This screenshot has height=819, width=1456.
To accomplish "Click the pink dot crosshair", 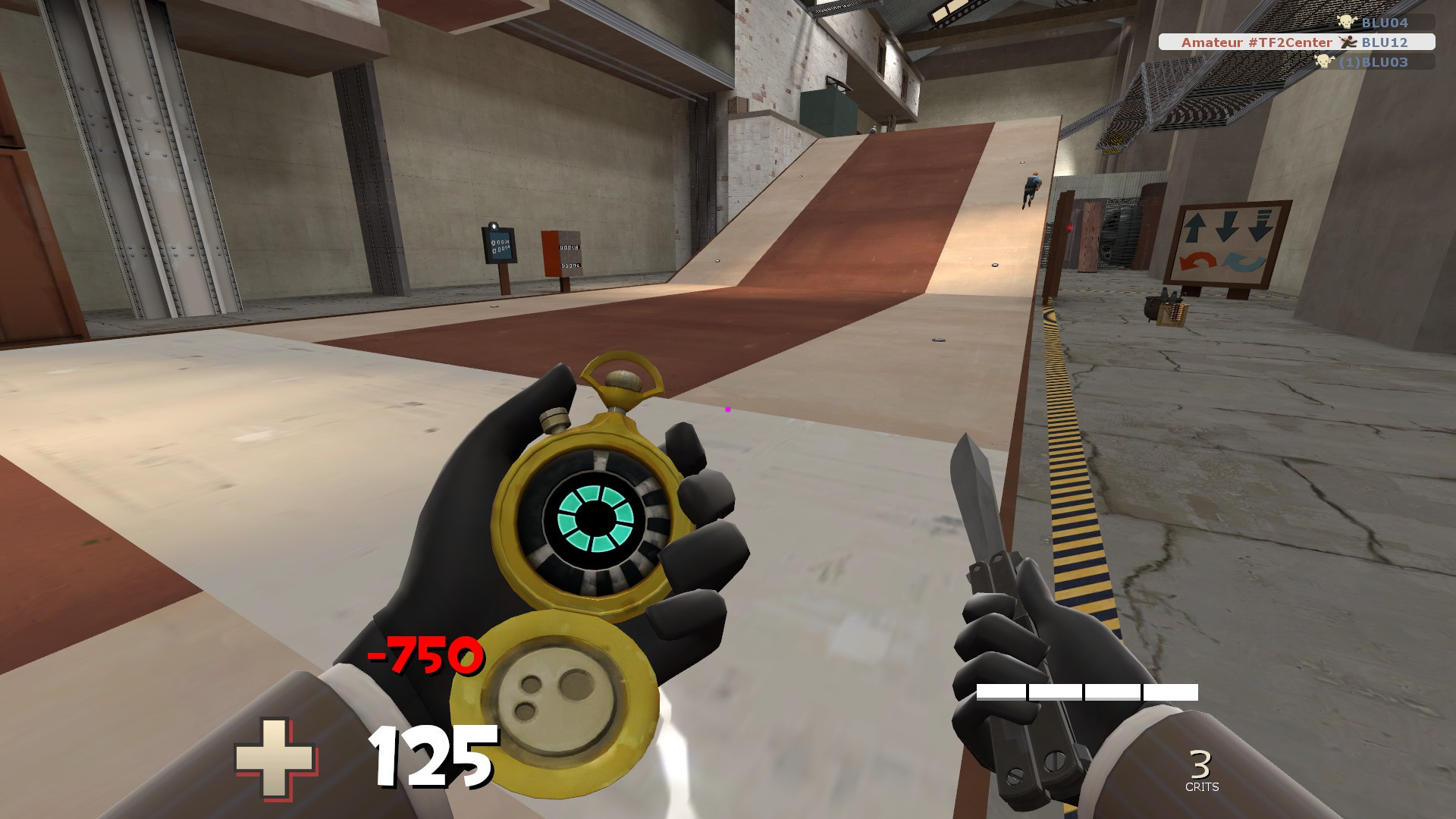I will [727, 410].
